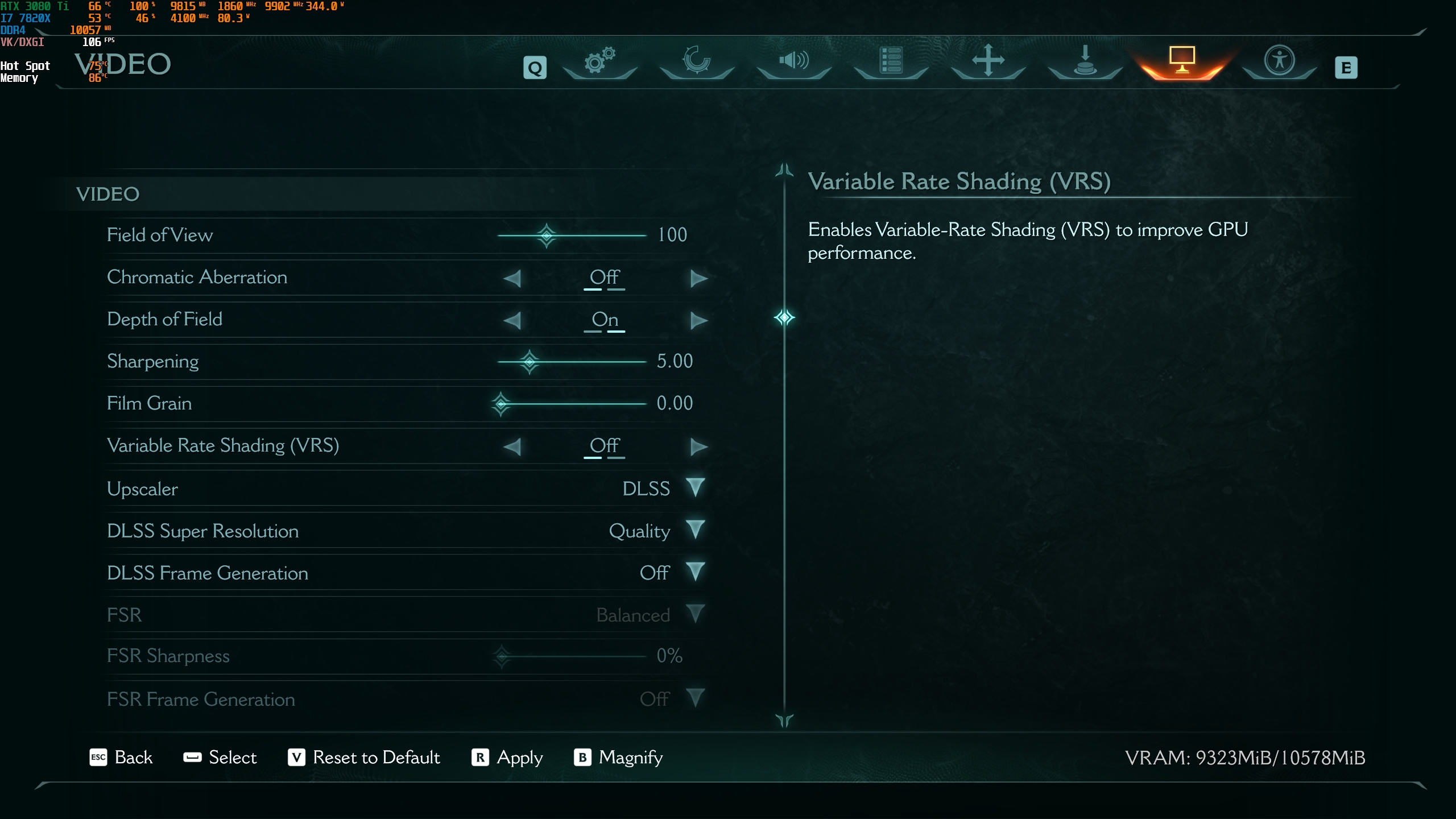1456x819 pixels.
Task: Click left arrow for Variable Rate Shading
Action: click(x=512, y=446)
